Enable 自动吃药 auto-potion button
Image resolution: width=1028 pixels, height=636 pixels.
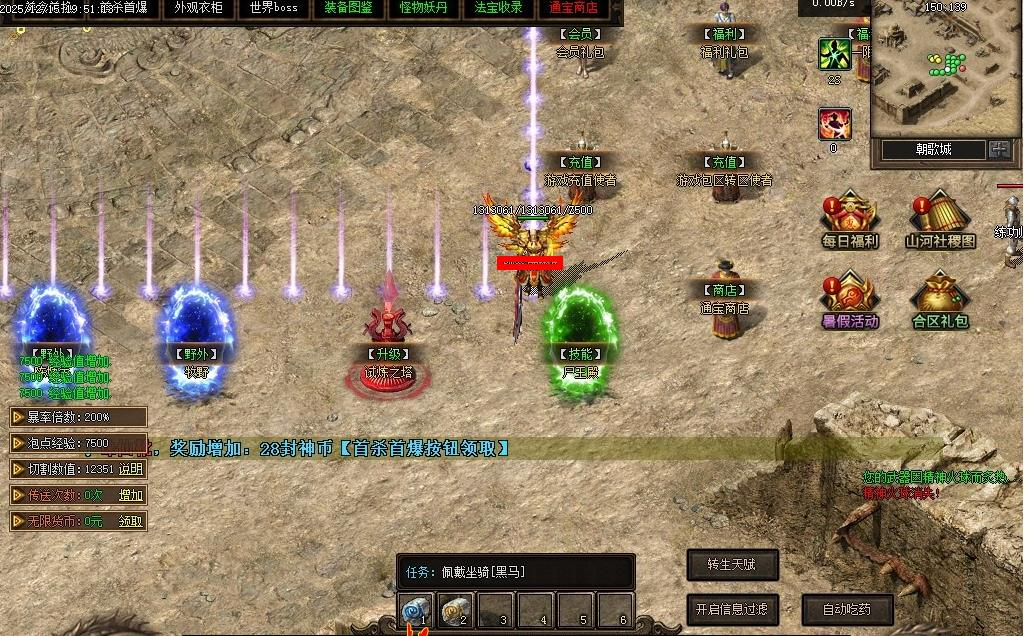click(846, 608)
